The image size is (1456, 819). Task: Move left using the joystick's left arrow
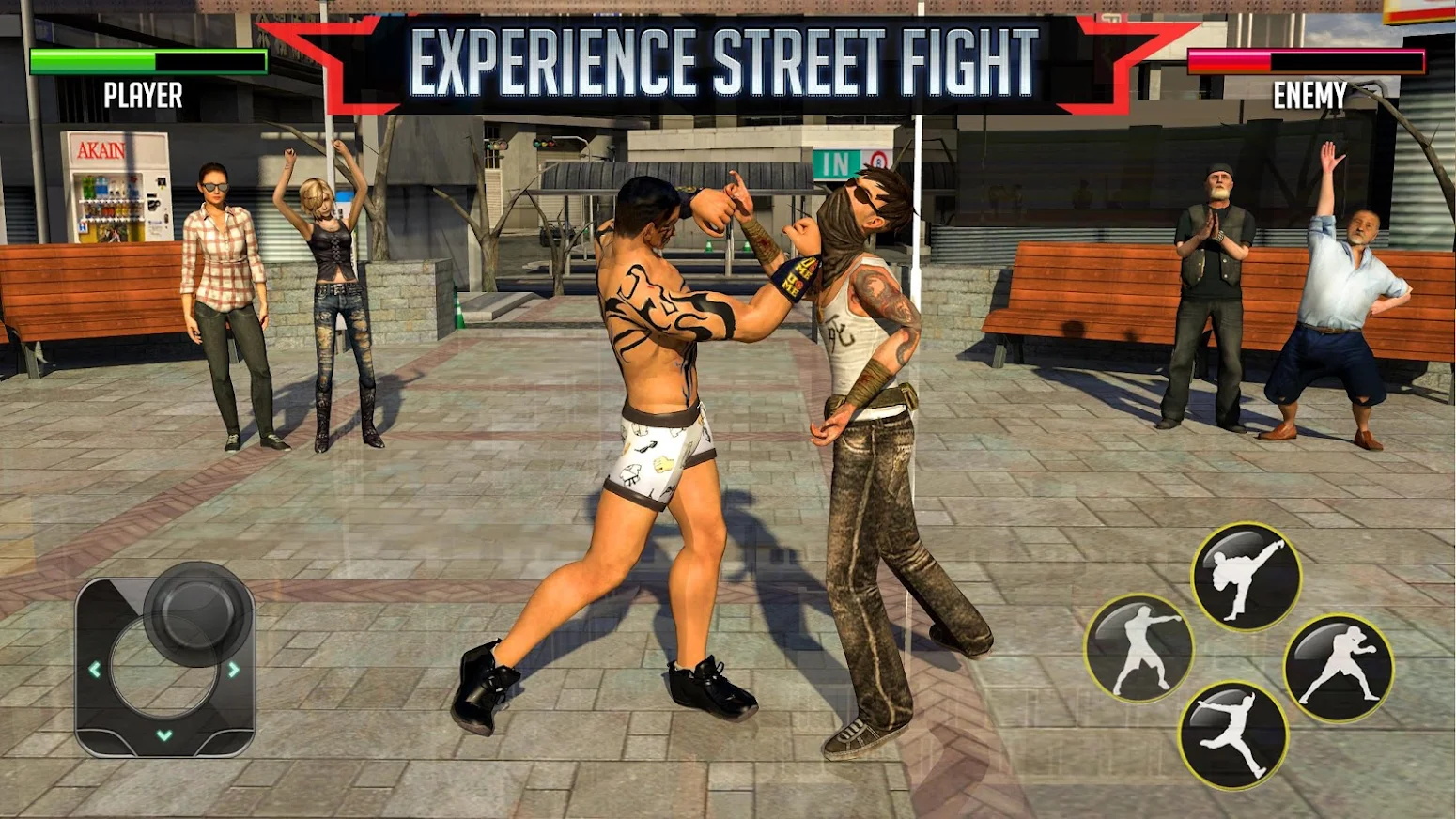point(95,670)
